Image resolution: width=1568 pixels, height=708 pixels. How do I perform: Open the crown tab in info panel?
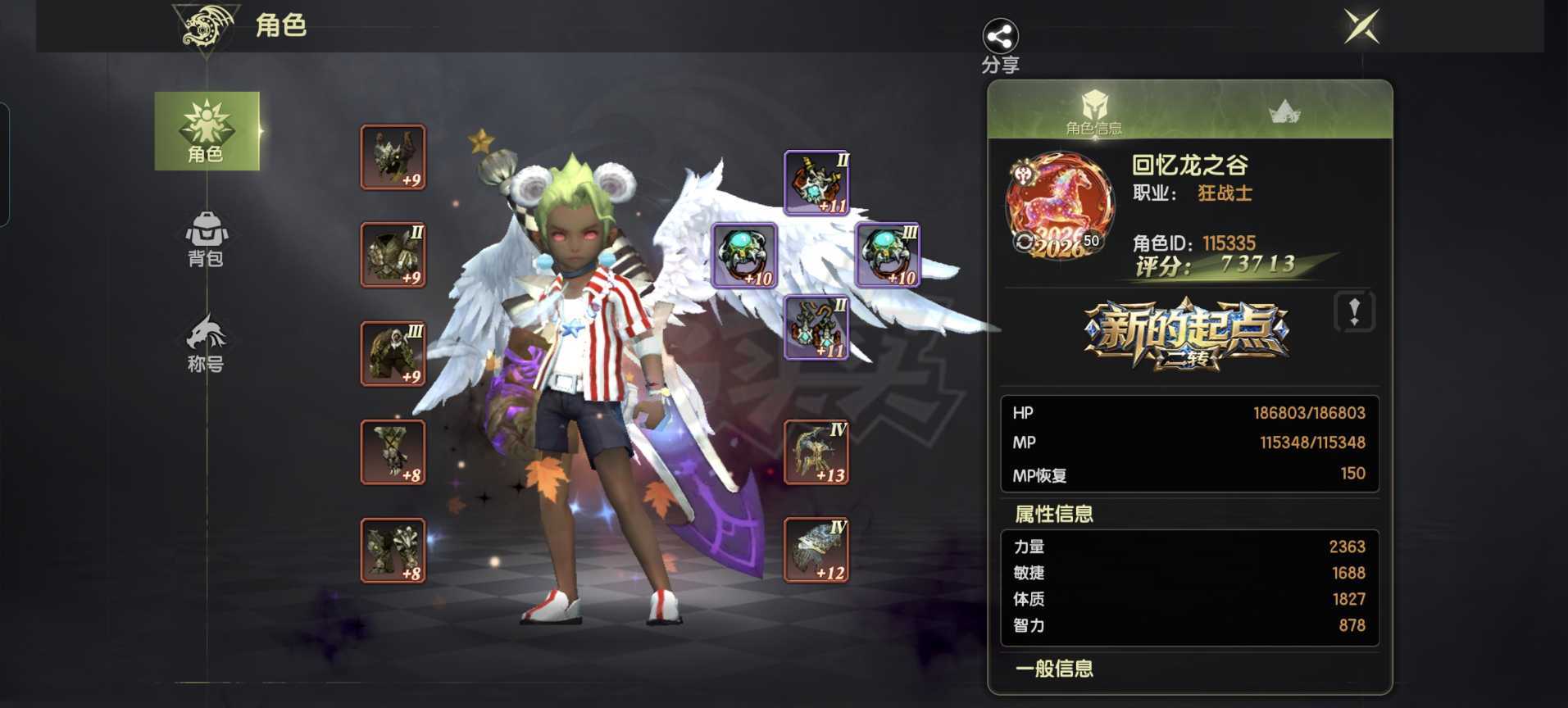[1284, 111]
